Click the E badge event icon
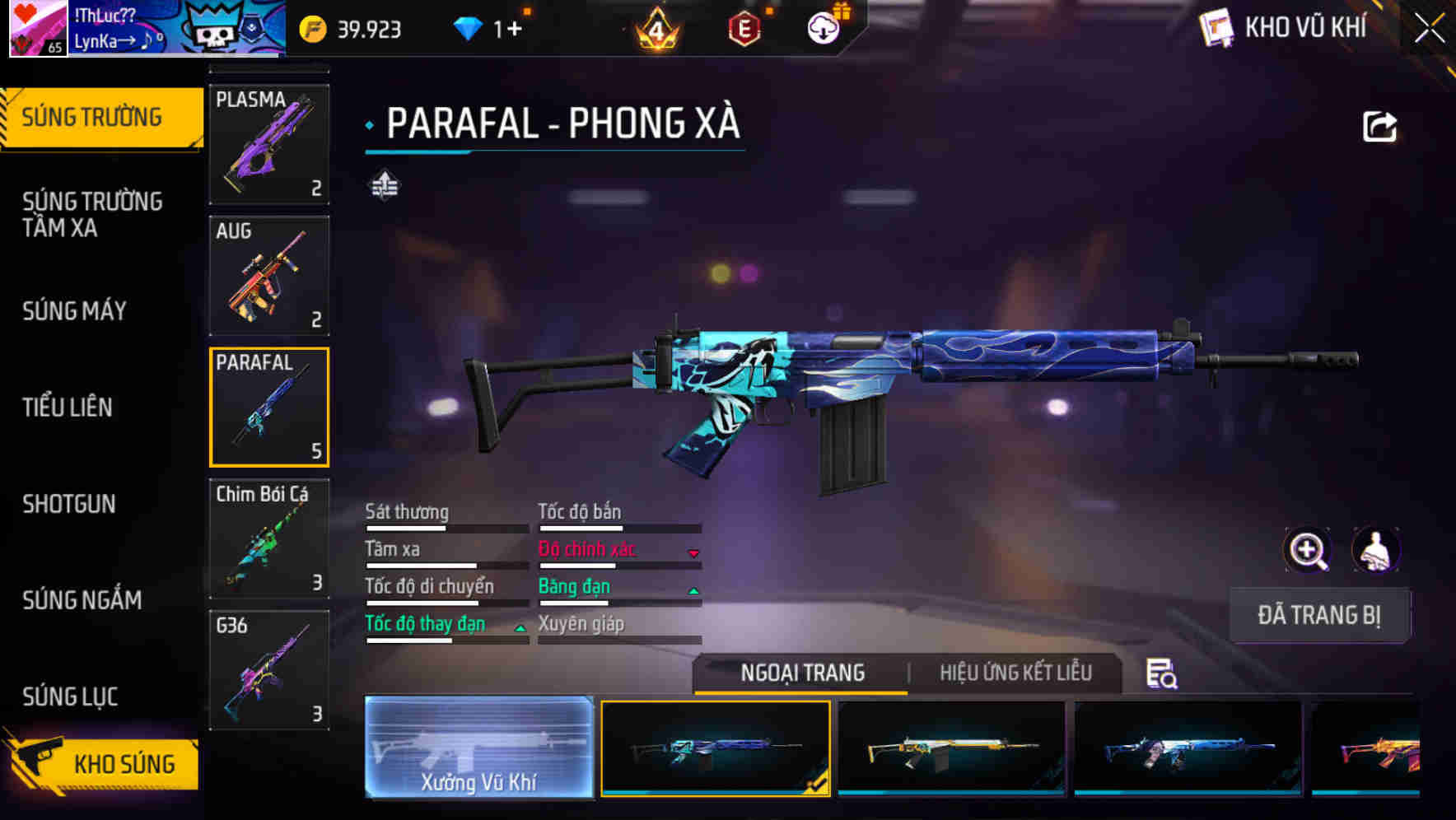This screenshot has width=1456, height=820. 742,27
